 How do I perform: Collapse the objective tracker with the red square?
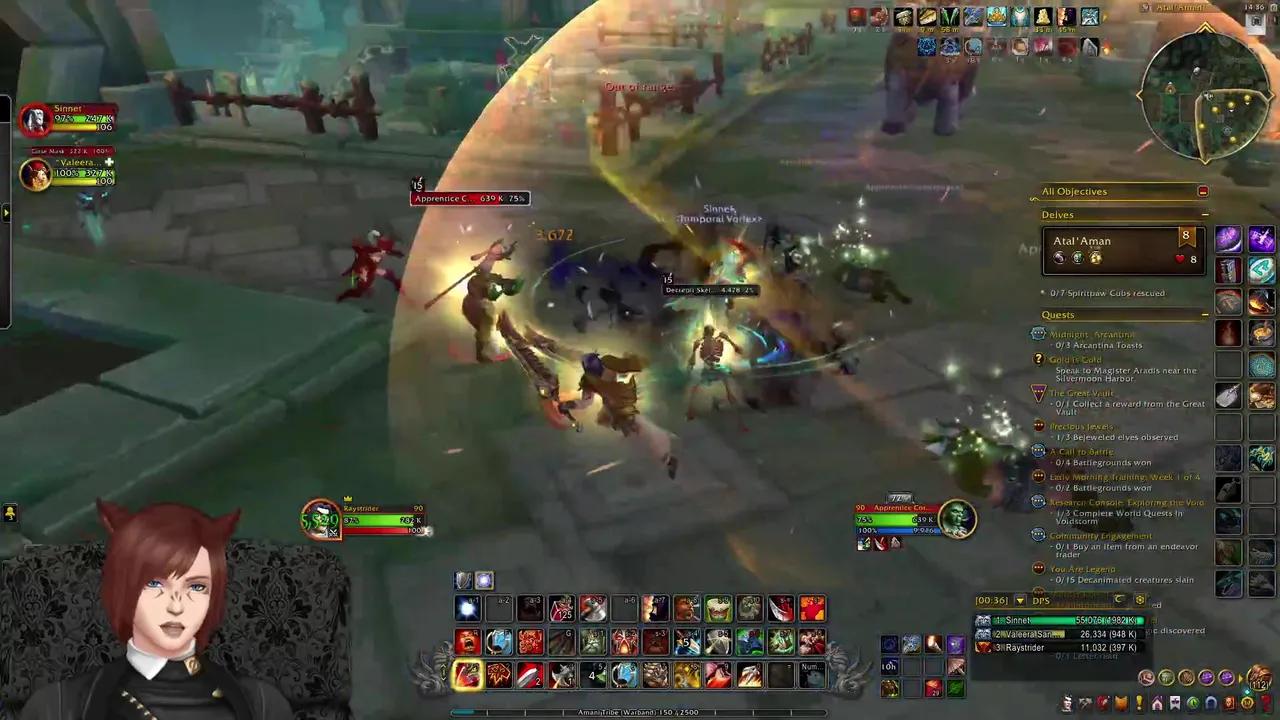click(x=1203, y=191)
